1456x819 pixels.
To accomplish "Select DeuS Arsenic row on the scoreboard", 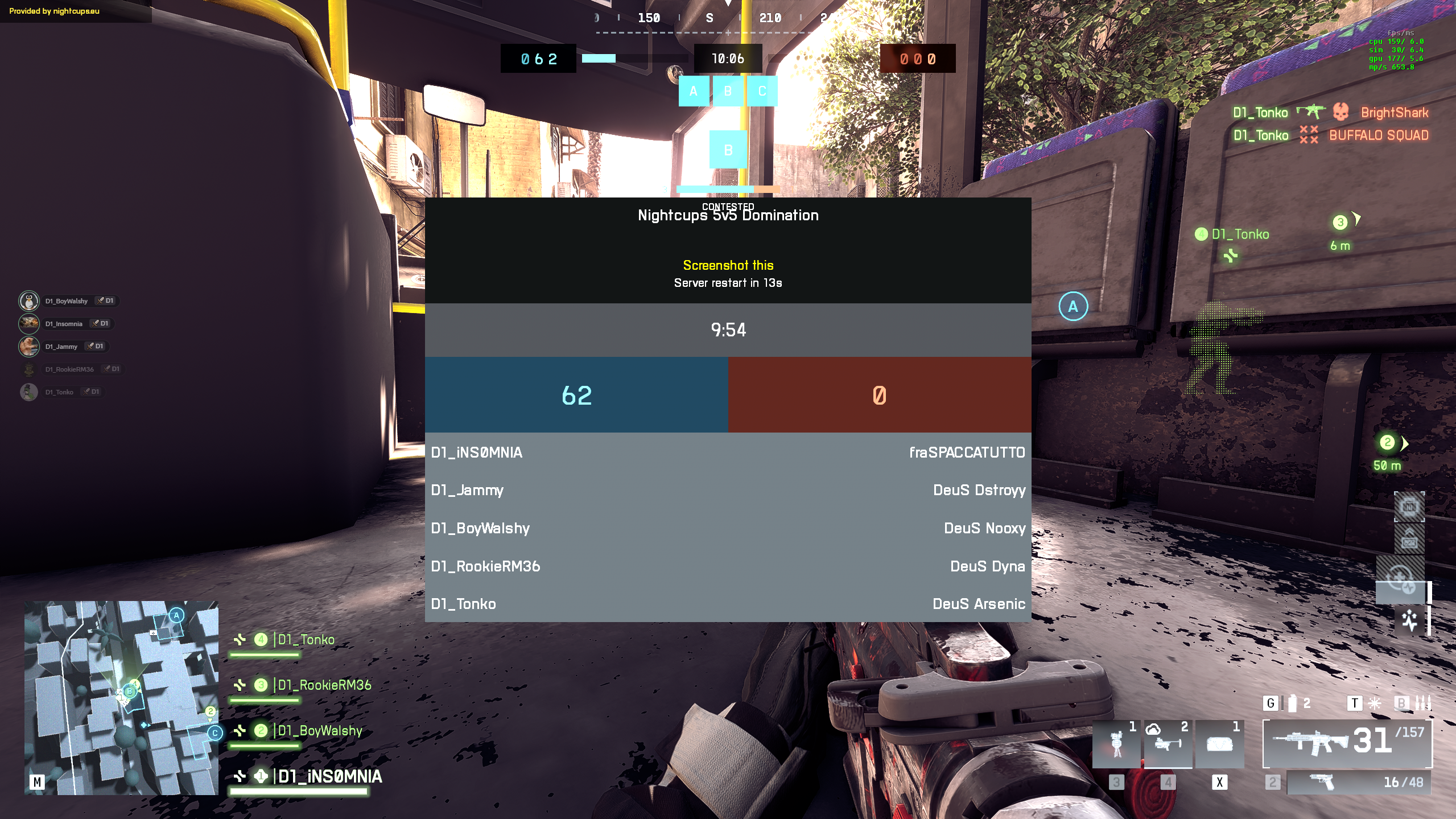I will pos(978,604).
